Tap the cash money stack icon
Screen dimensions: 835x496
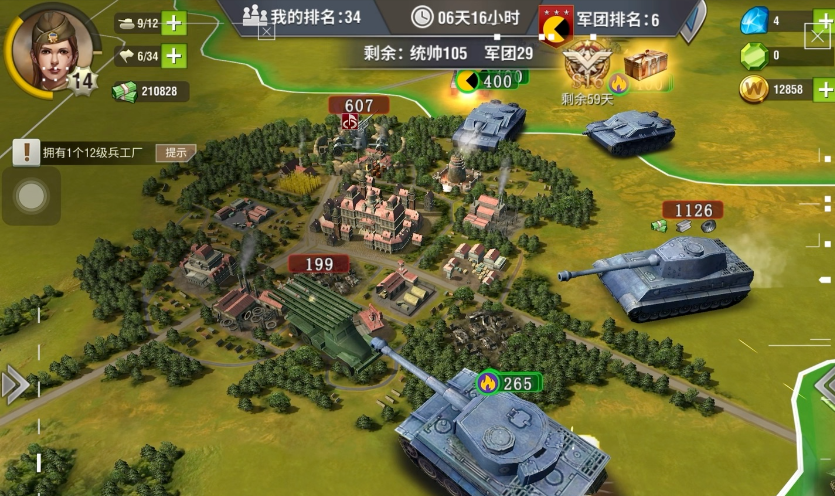123,91
